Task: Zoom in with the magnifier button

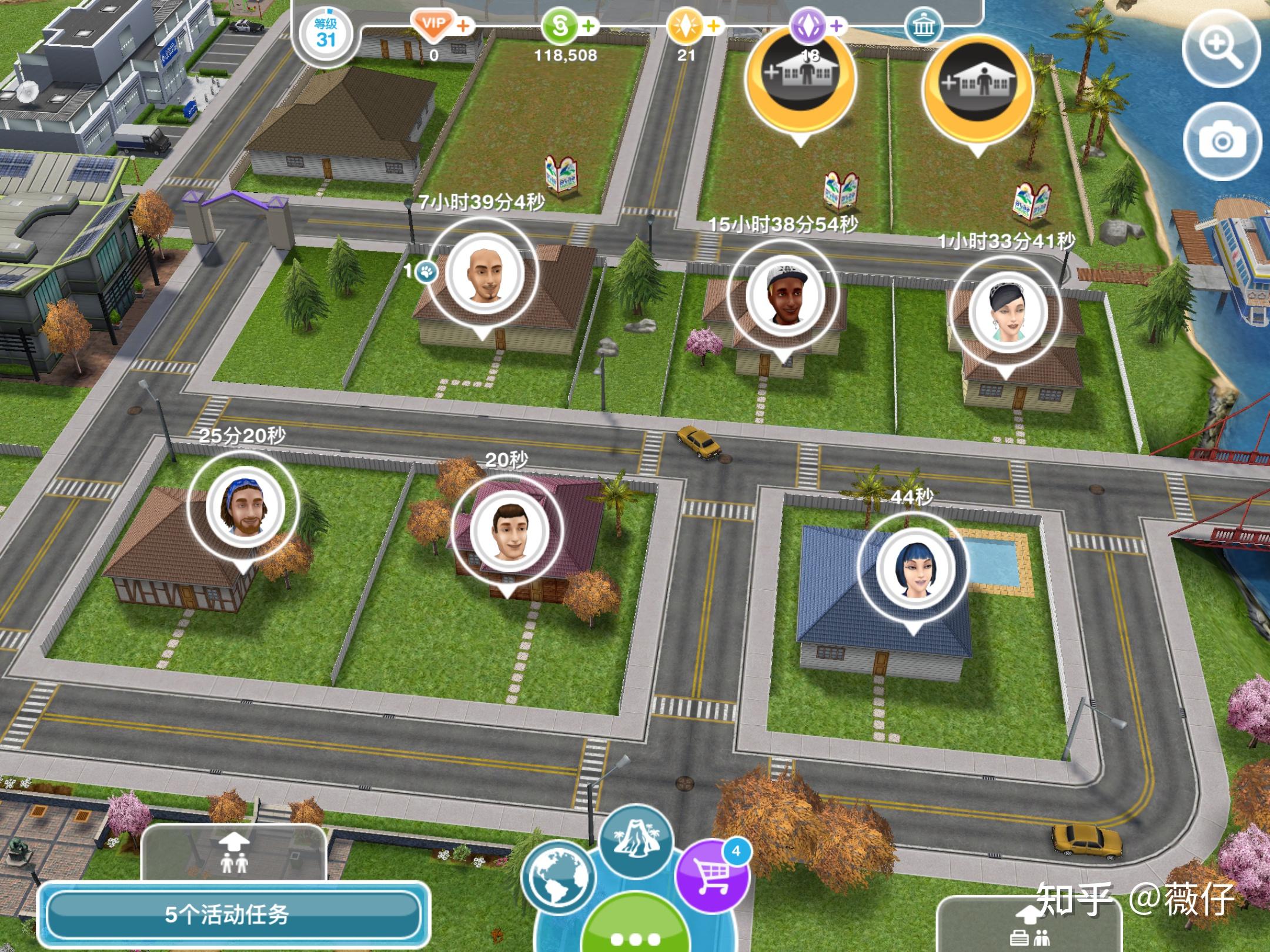Action: tap(1221, 49)
